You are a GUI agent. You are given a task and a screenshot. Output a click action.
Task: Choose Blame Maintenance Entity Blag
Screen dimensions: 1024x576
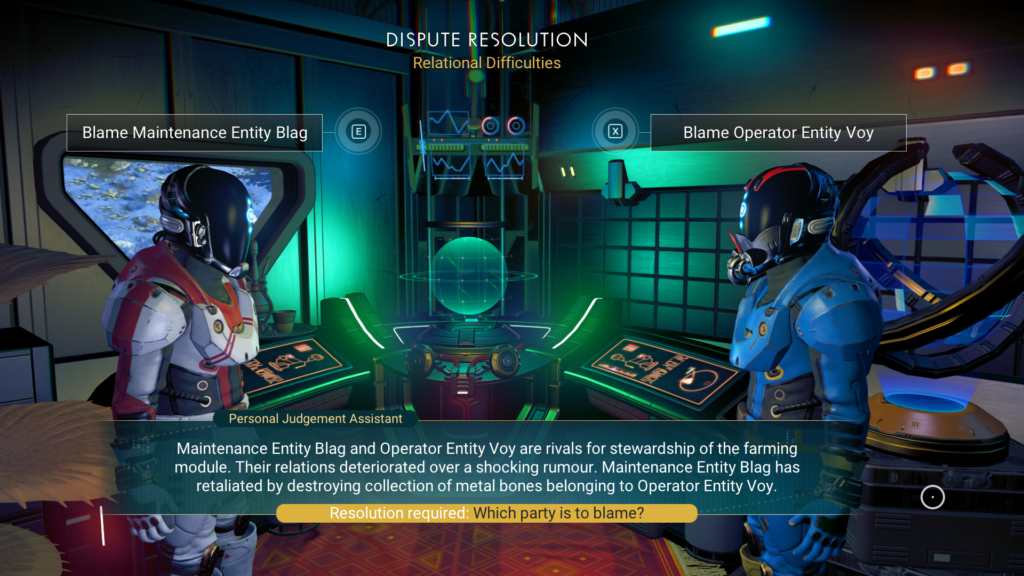click(x=194, y=132)
